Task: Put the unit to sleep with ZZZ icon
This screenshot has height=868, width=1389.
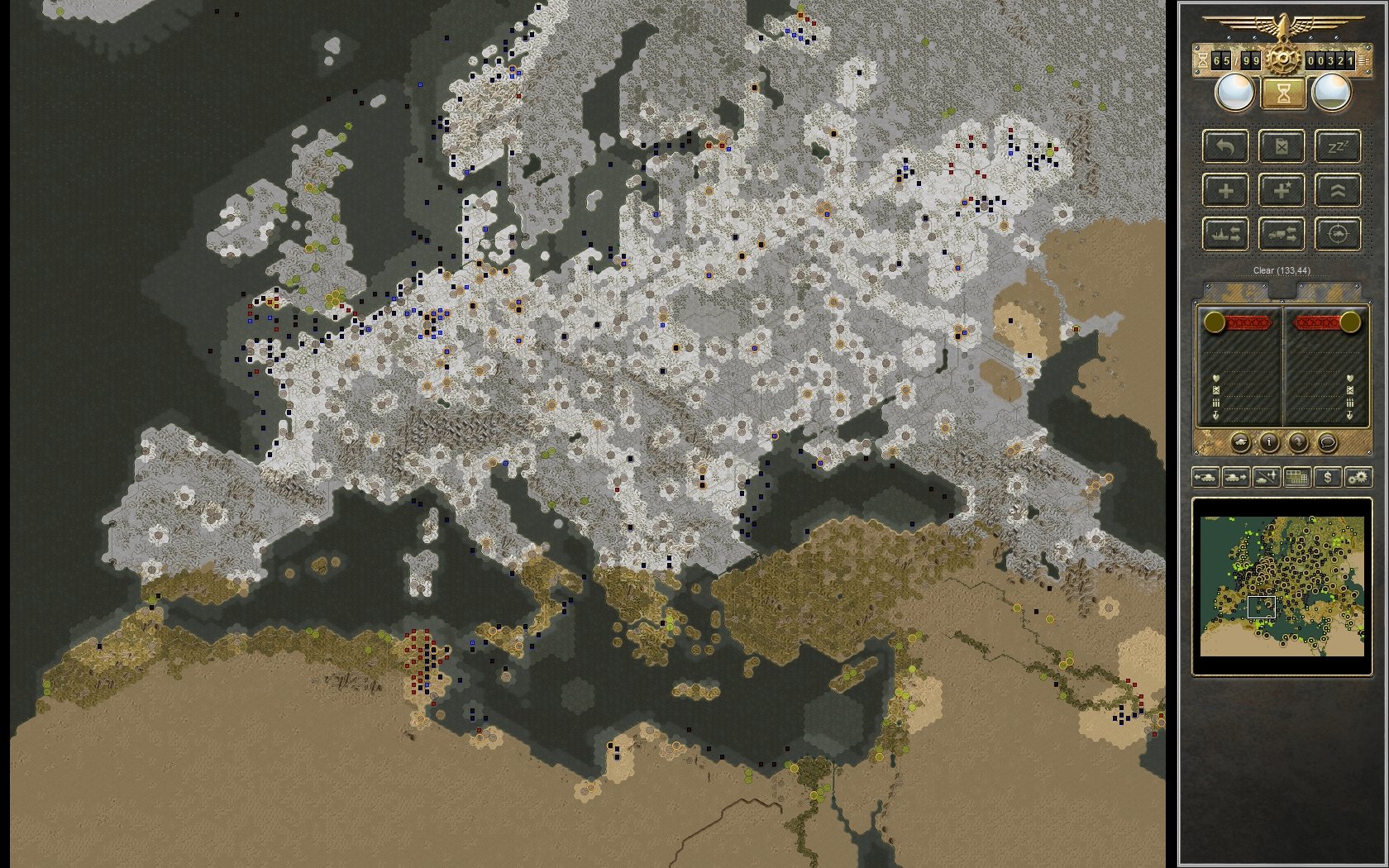Action: (x=1338, y=147)
